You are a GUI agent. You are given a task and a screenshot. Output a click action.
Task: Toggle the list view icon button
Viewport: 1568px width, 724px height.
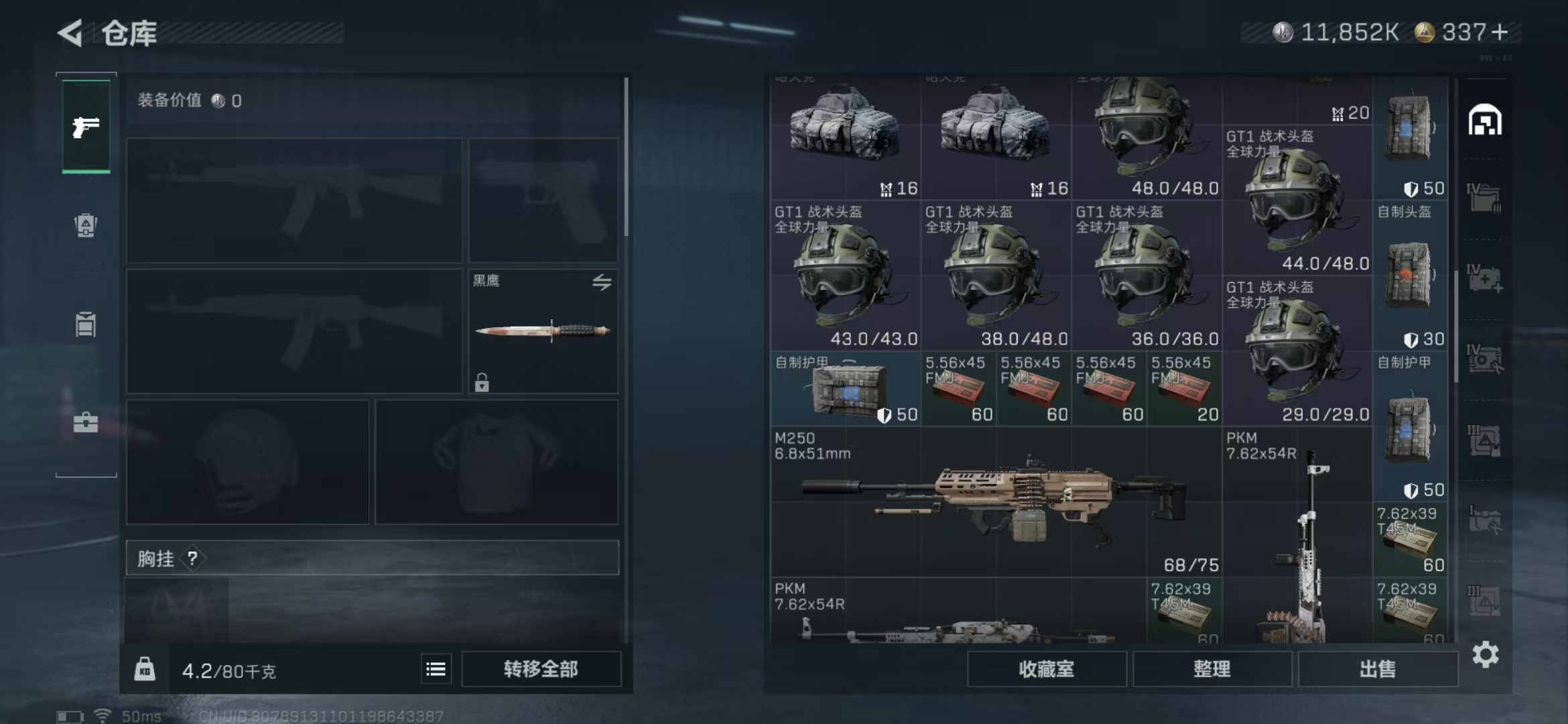tap(436, 668)
